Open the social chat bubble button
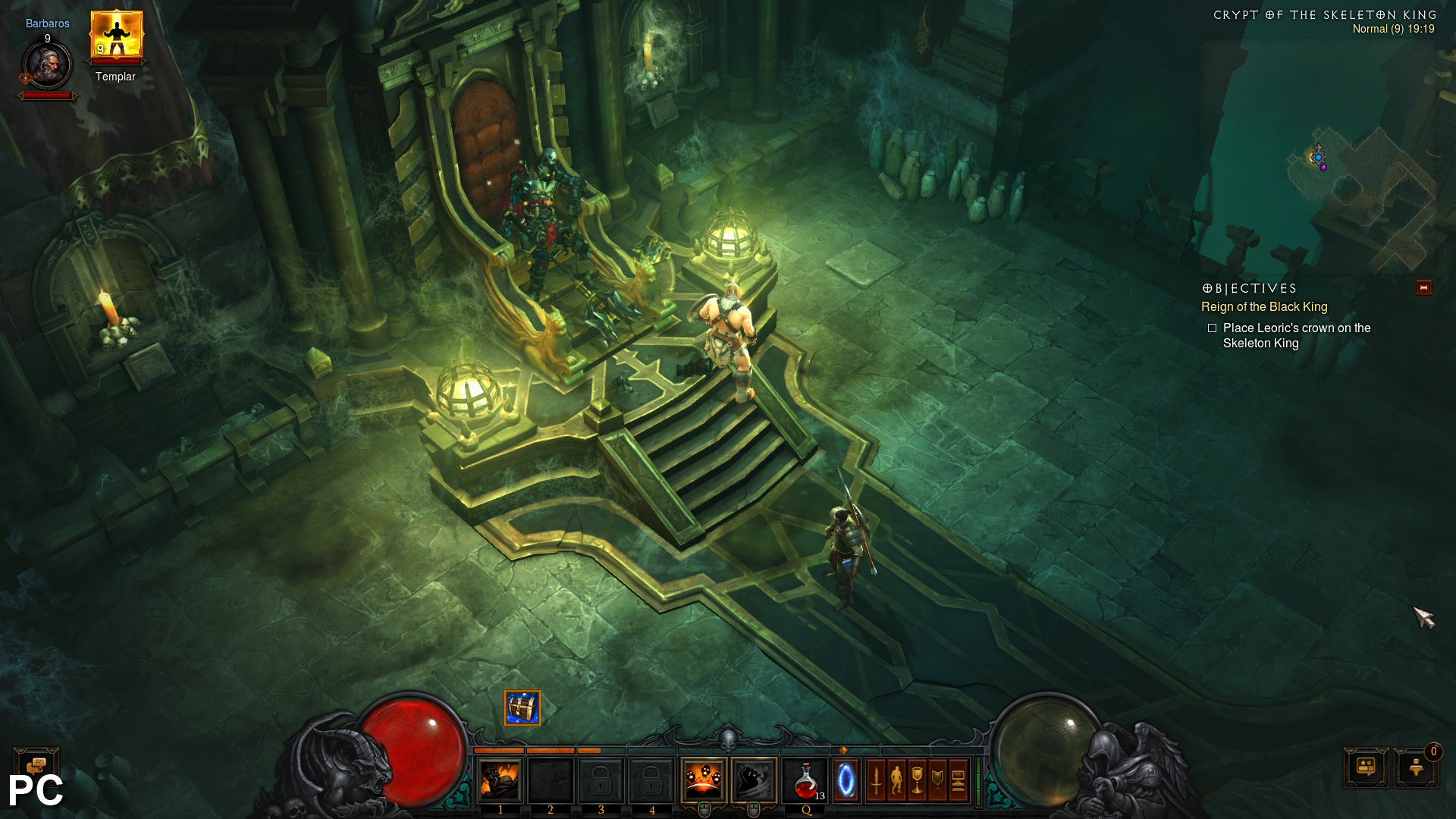Image resolution: width=1456 pixels, height=819 pixels. (x=1366, y=767)
